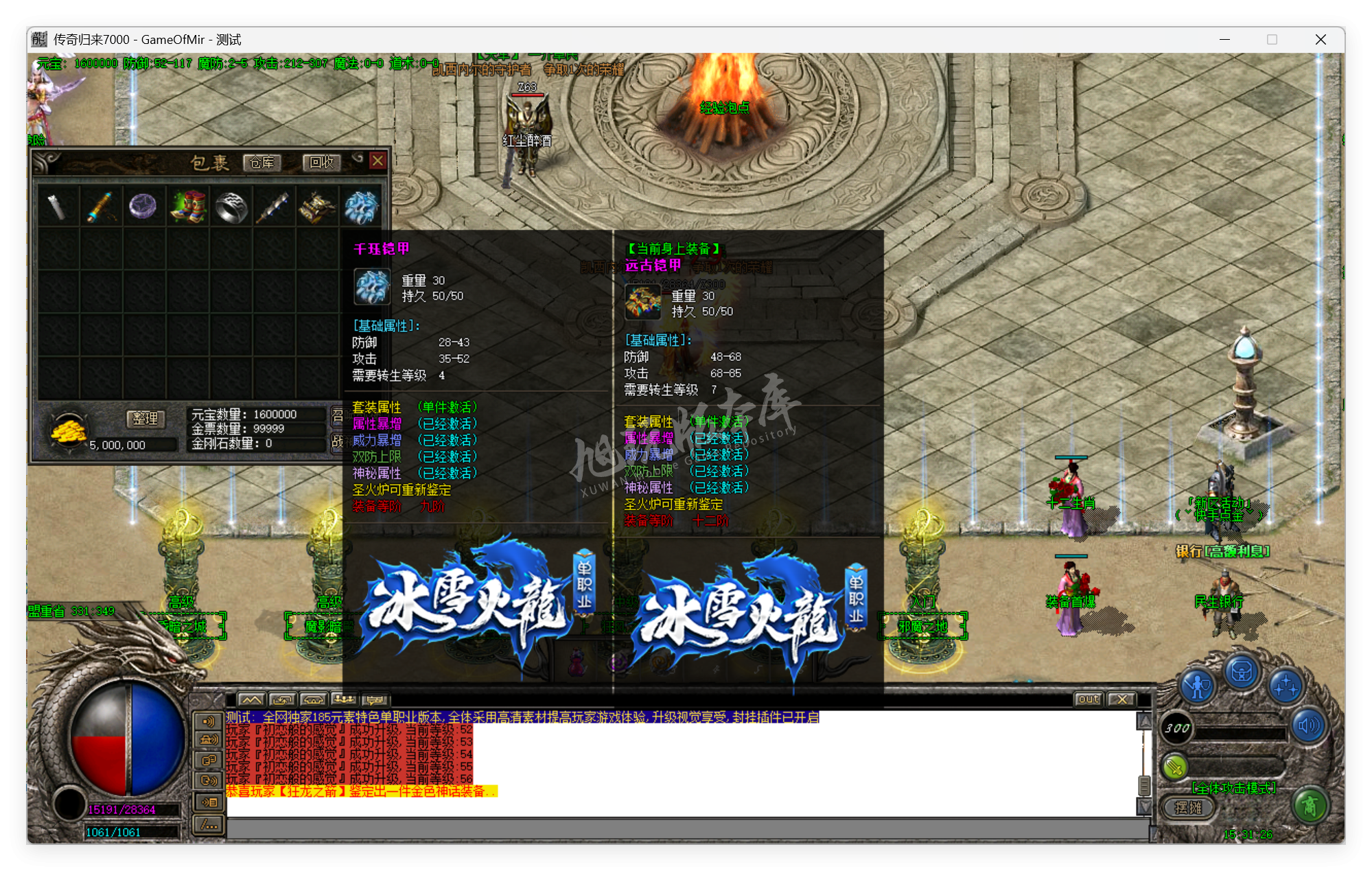This screenshot has height=871, width=1372.
Task: Click the mountain-shaped icon on the chat toolbar
Action: pyautogui.click(x=252, y=699)
